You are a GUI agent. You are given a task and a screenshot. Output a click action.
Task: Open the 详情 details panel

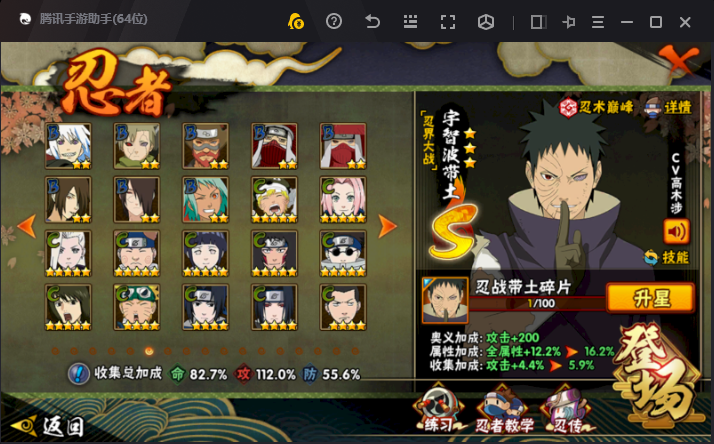pyautogui.click(x=669, y=107)
